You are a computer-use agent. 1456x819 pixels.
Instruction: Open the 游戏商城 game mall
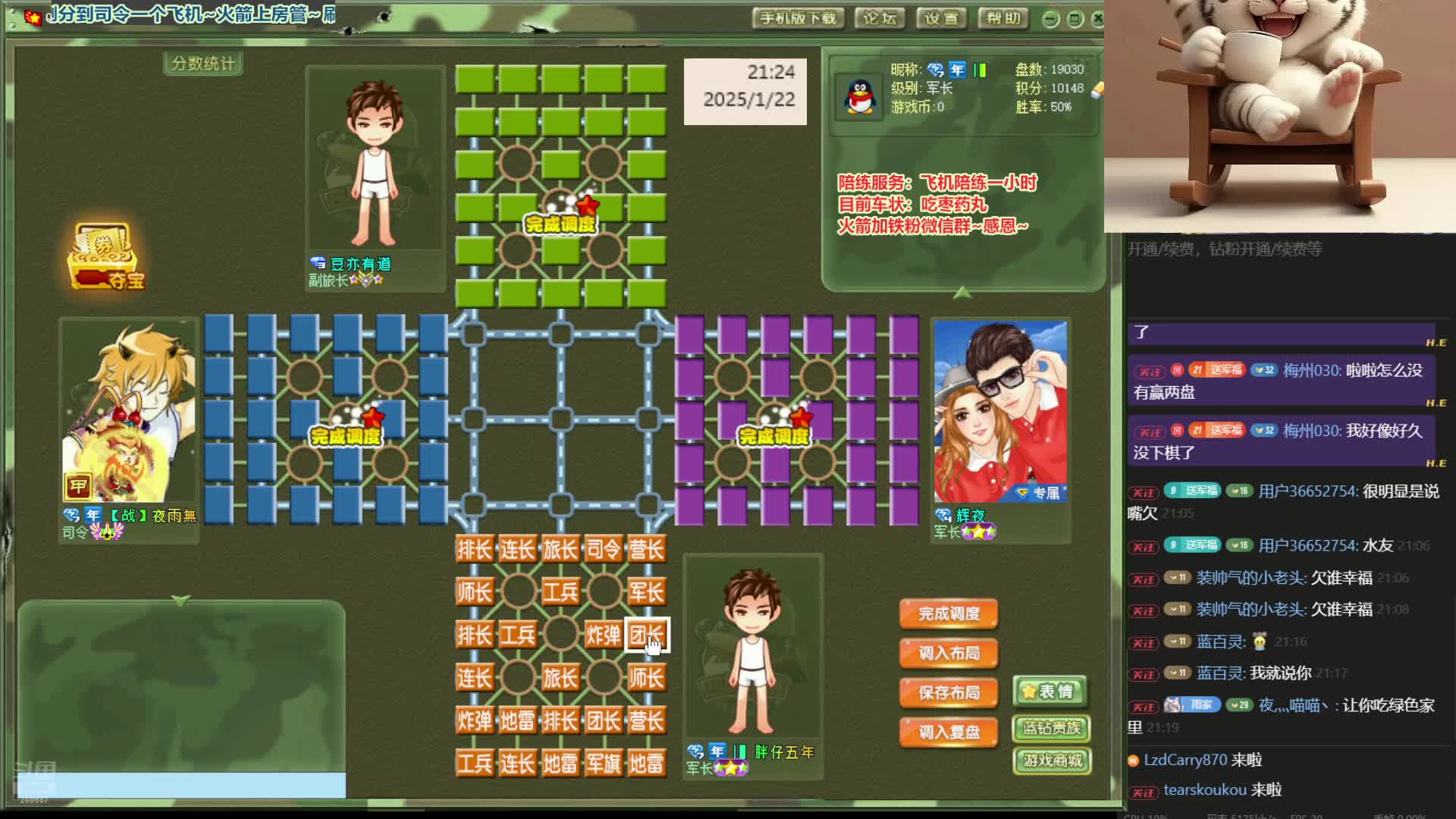pyautogui.click(x=1052, y=762)
